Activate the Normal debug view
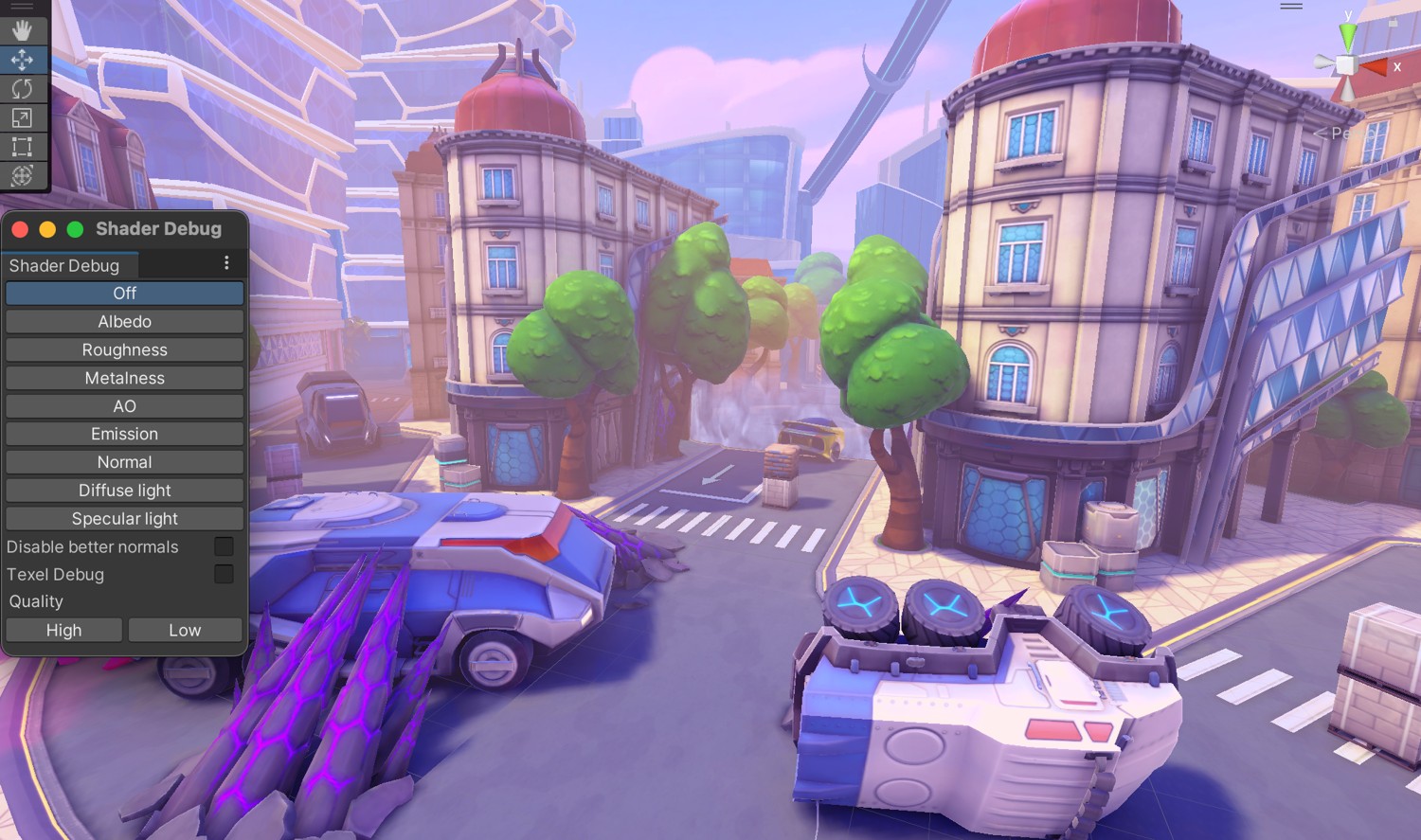The height and width of the screenshot is (840, 1421). click(124, 462)
